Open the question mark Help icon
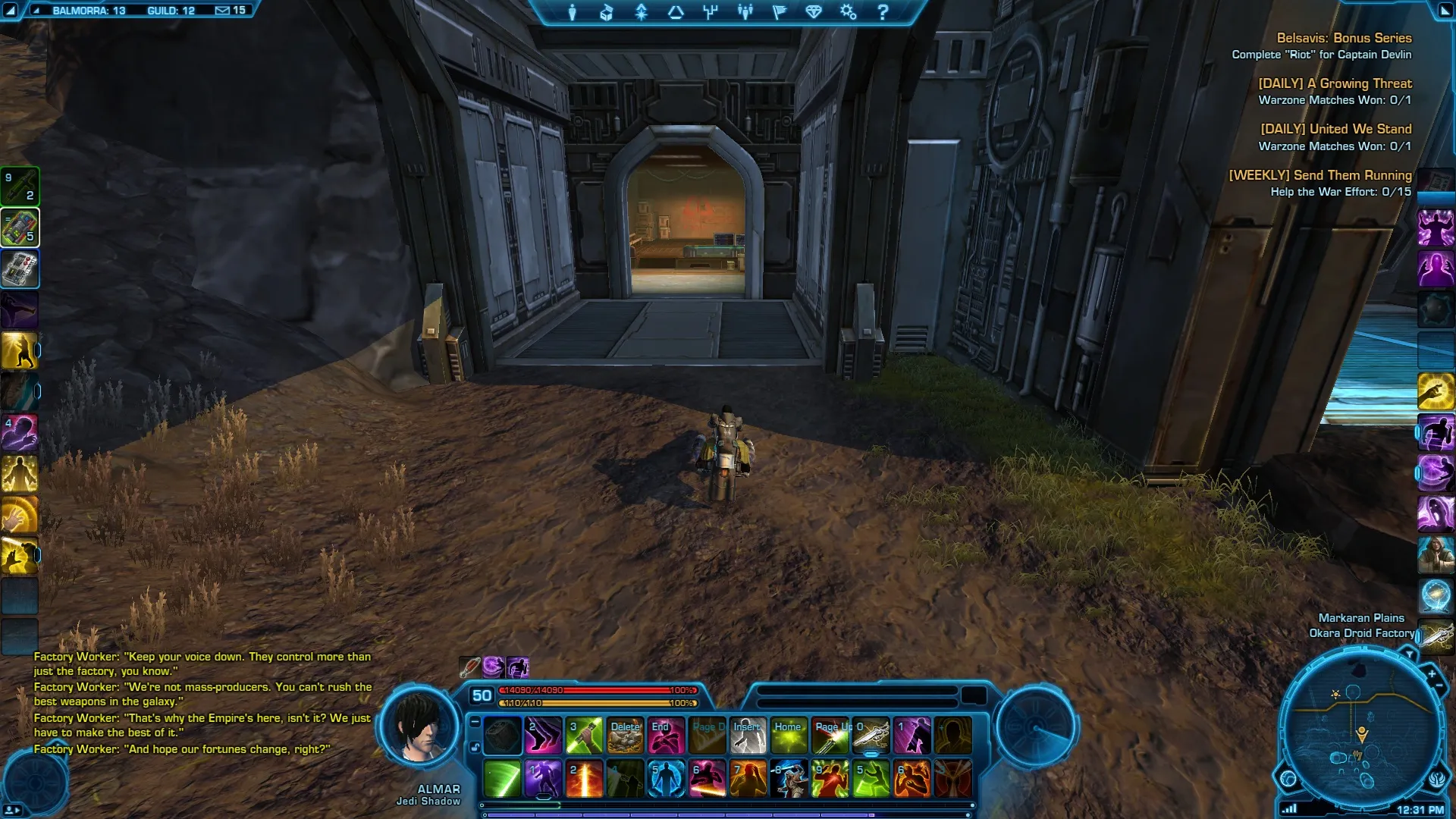Screen dimensions: 1456x819 (x=883, y=12)
